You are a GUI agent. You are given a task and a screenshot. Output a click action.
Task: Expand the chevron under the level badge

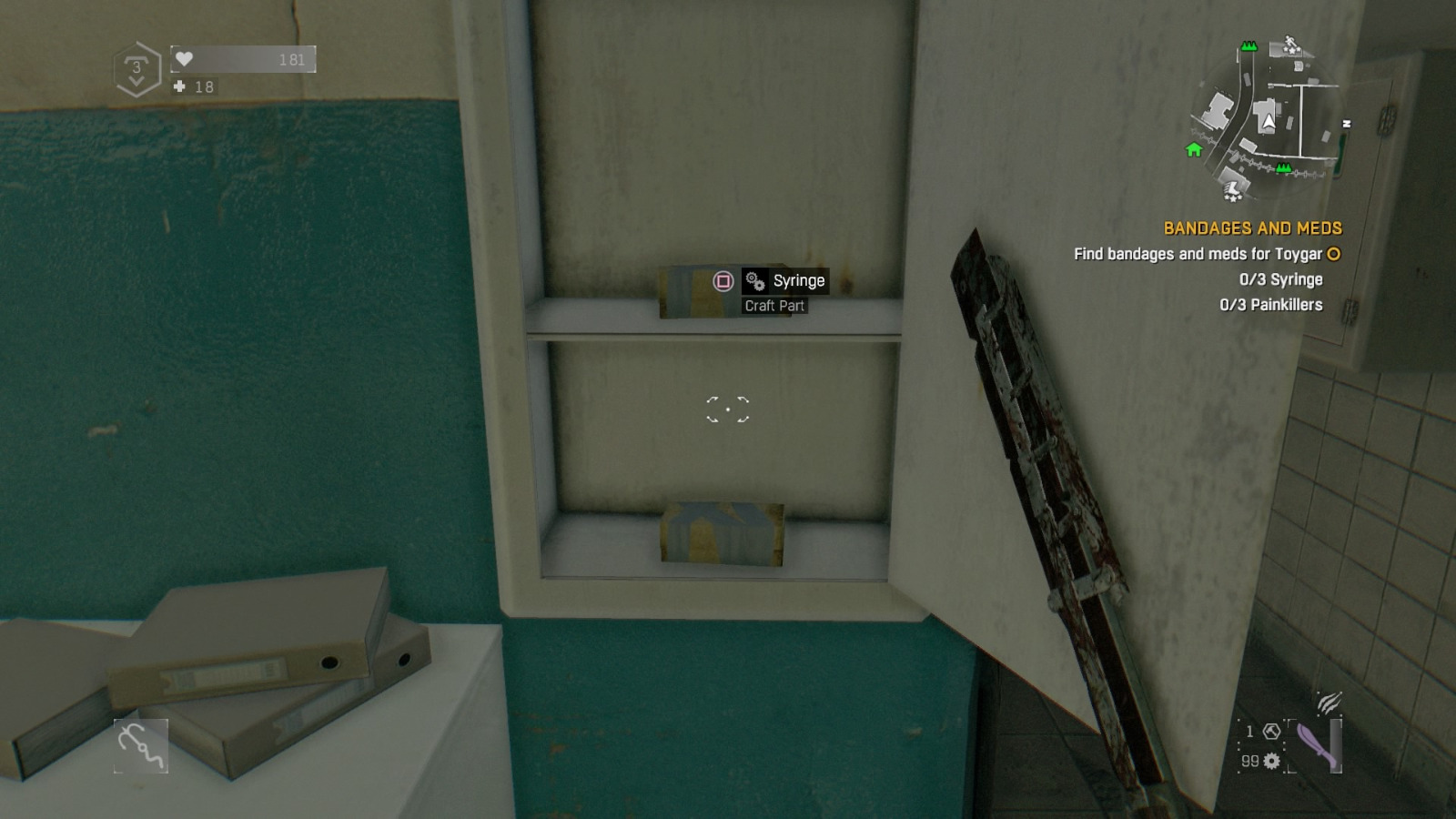136,83
